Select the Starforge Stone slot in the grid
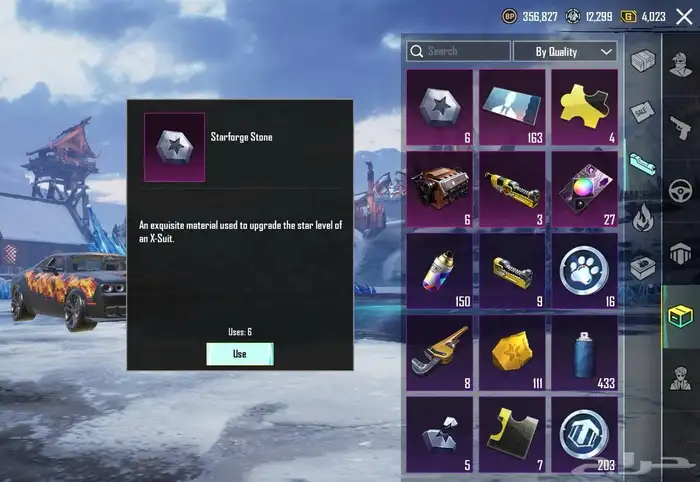The width and height of the screenshot is (700, 482). 439,104
